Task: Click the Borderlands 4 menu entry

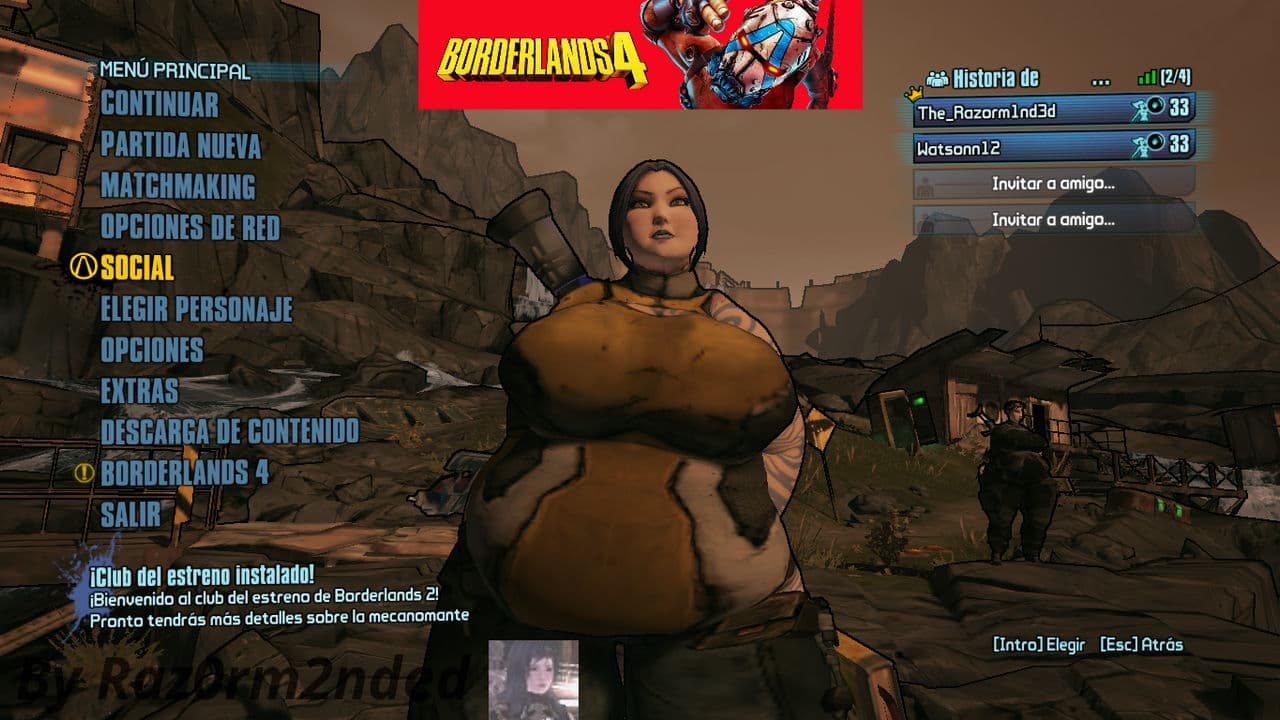Action: (184, 473)
